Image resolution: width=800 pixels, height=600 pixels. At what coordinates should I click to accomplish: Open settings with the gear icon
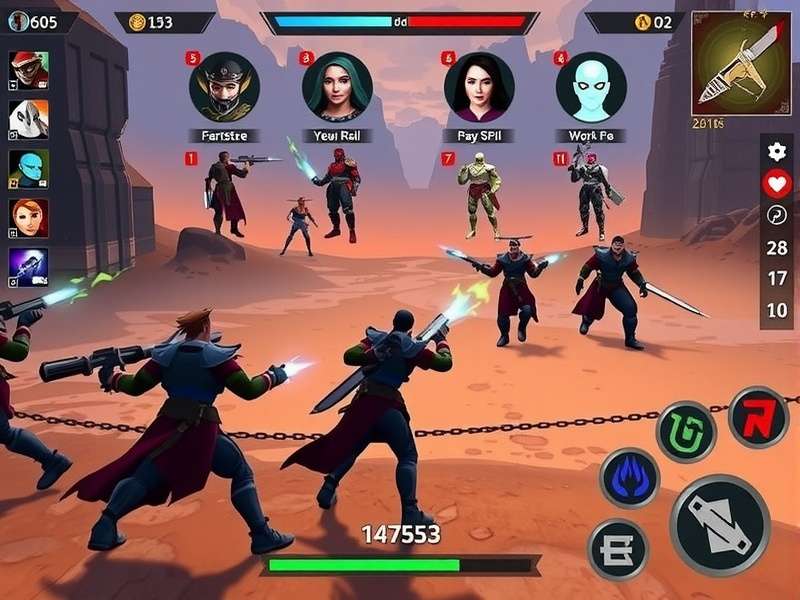pyautogui.click(x=777, y=152)
